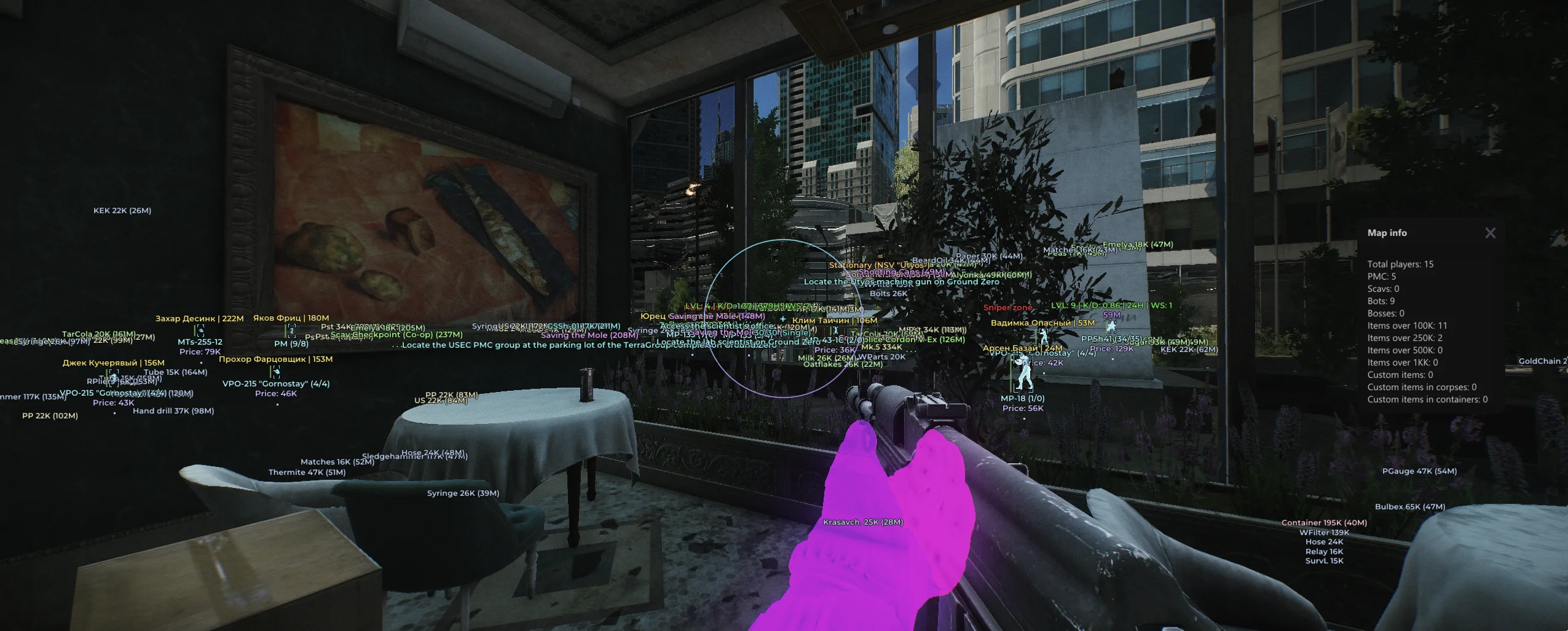This screenshot has width=1568, height=631.
Task: Select the player figure icon near Вадимка Опасный
Action: point(1044,337)
